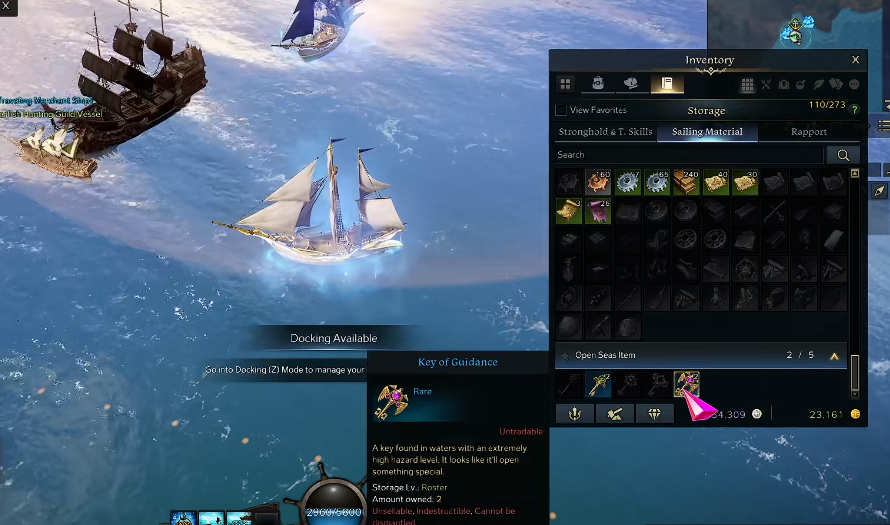Select the green-gem key with count 2
The image size is (890, 525).
pos(599,383)
